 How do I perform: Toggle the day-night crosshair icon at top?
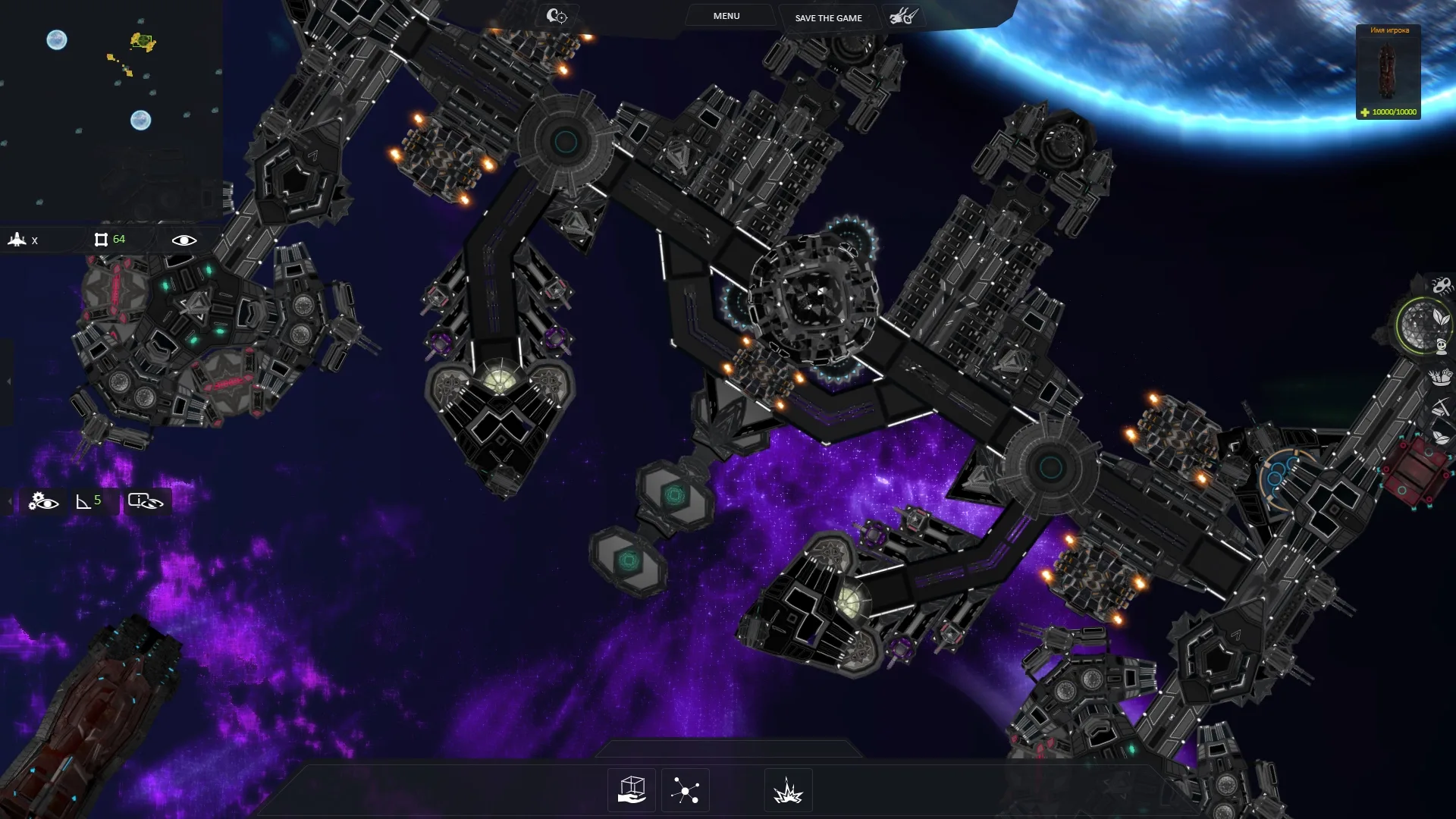click(557, 14)
